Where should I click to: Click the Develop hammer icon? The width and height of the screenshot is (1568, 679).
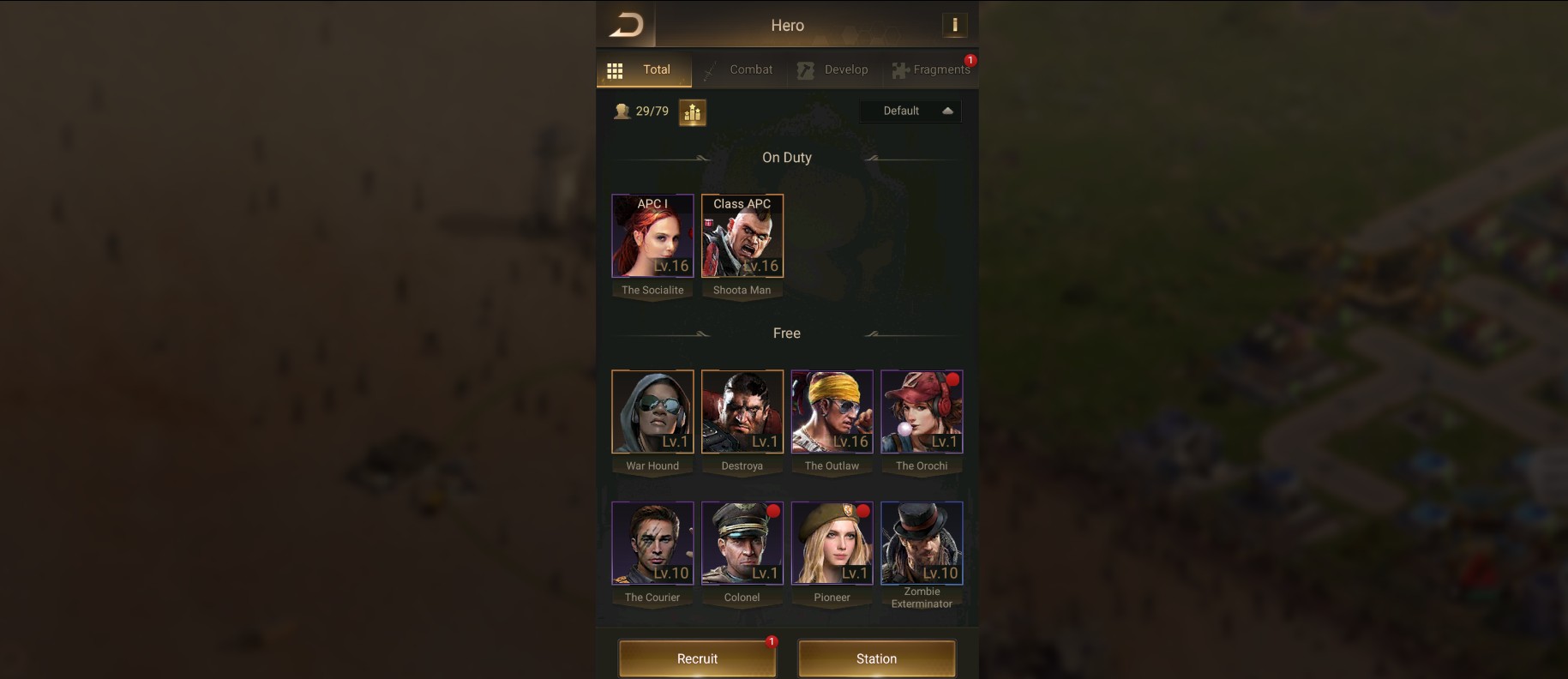coord(805,69)
